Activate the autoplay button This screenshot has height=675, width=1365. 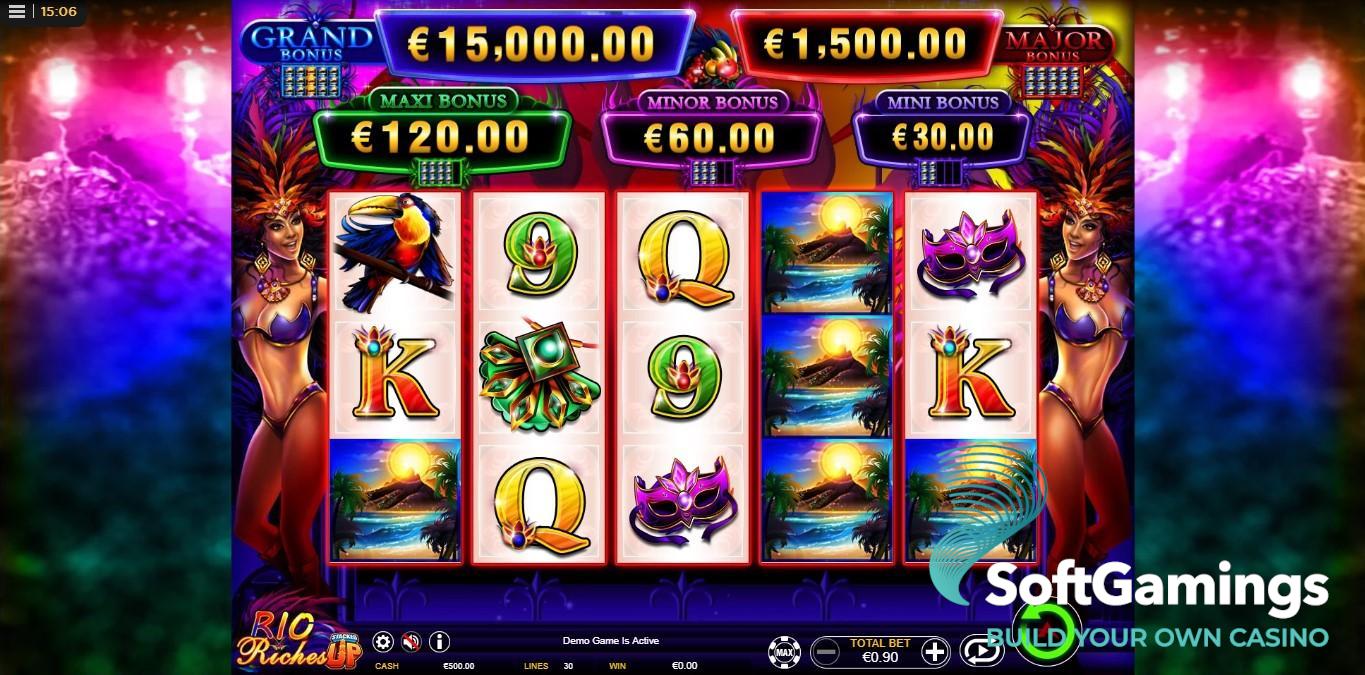981,652
